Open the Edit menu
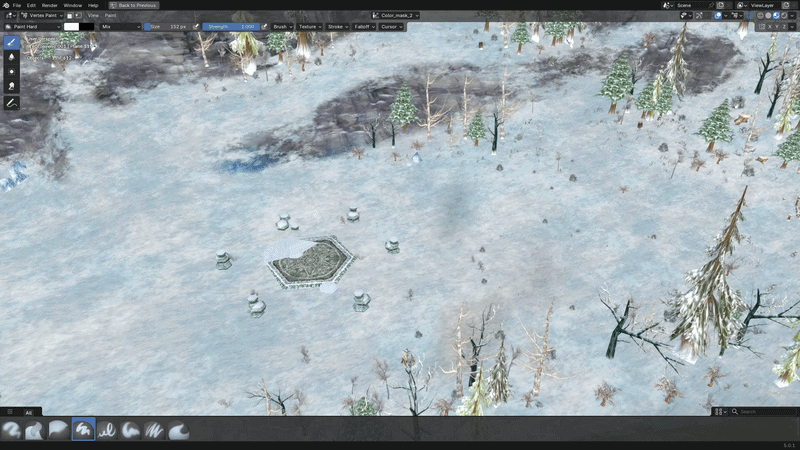This screenshot has width=800, height=450. click(32, 5)
